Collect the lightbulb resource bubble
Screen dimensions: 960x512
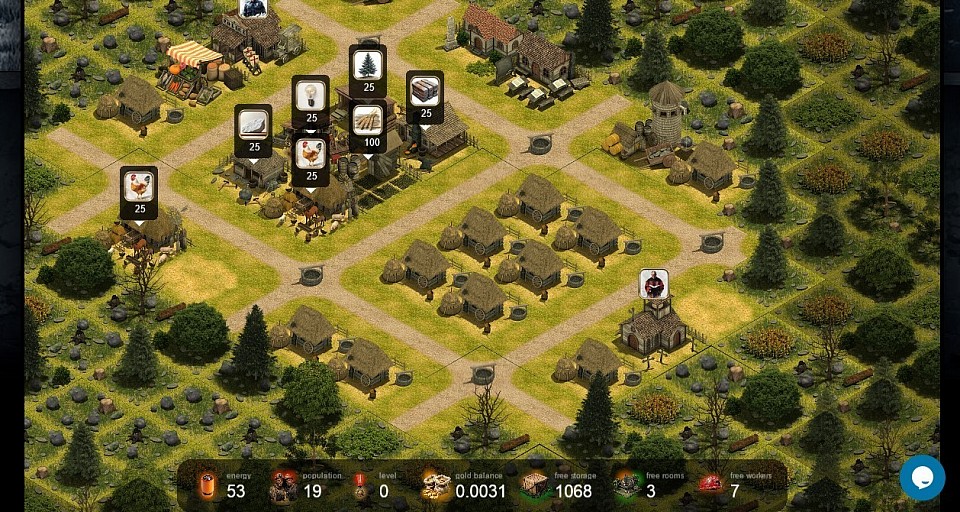311,98
